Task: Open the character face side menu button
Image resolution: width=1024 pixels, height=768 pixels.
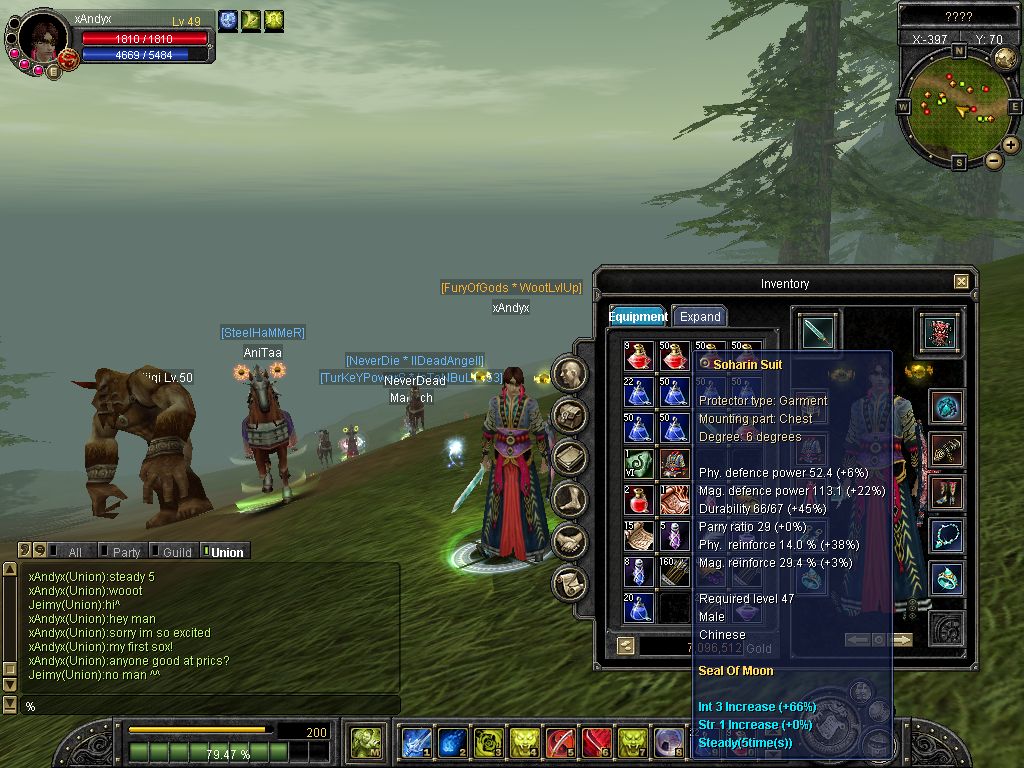Action: tap(570, 374)
